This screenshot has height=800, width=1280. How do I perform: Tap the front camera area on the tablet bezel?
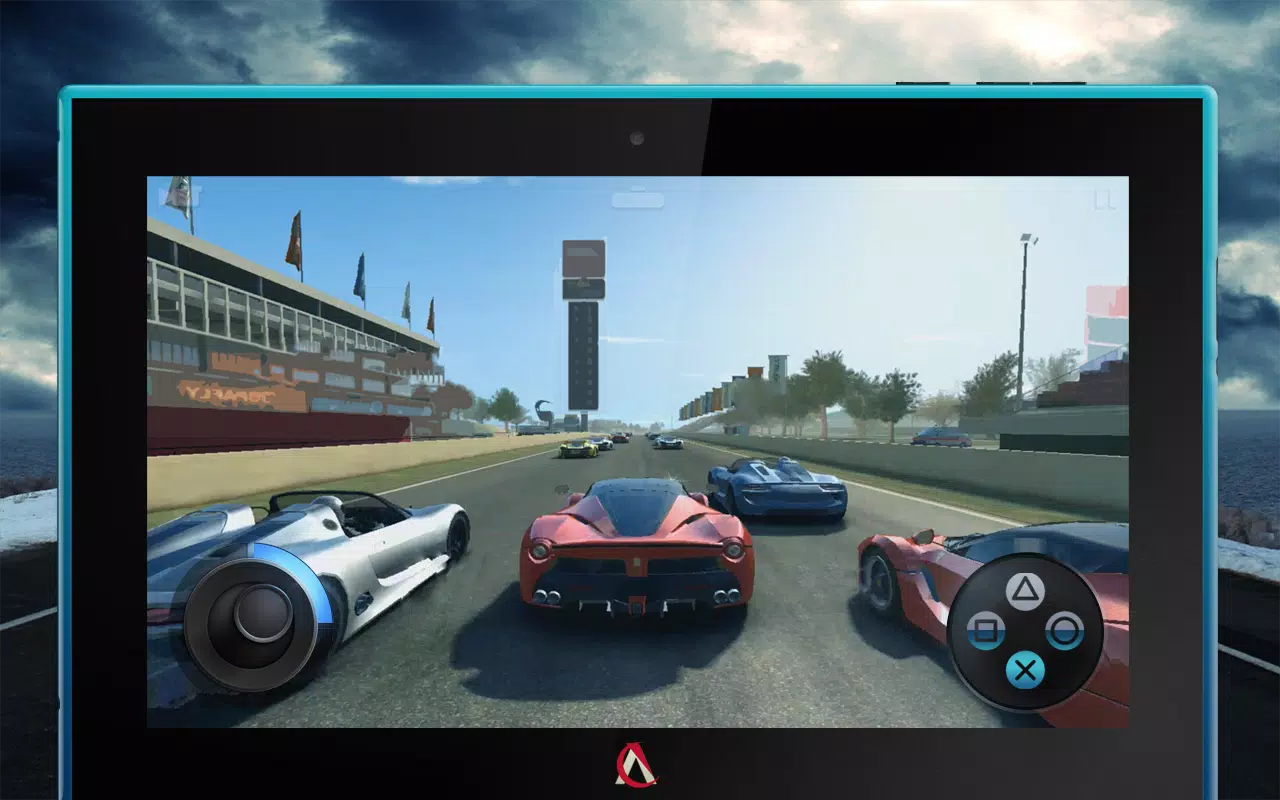(x=637, y=138)
